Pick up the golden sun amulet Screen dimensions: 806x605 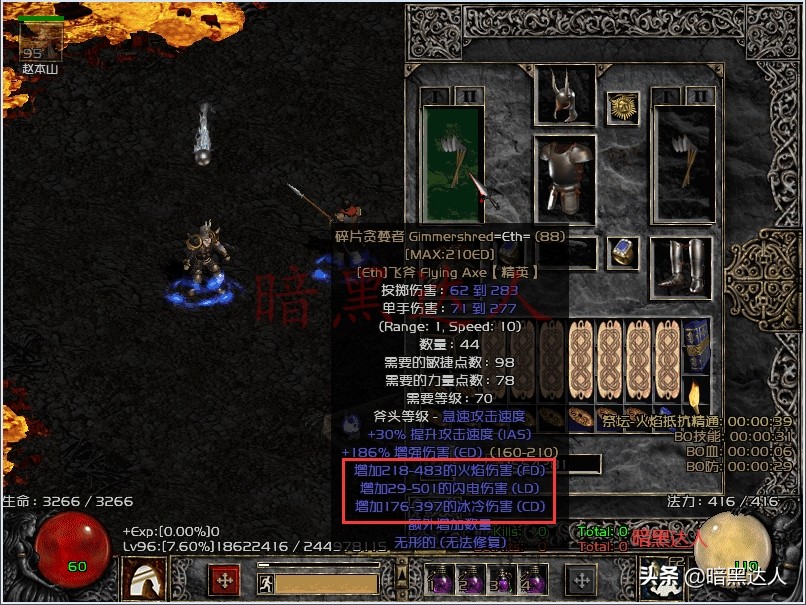tap(625, 105)
